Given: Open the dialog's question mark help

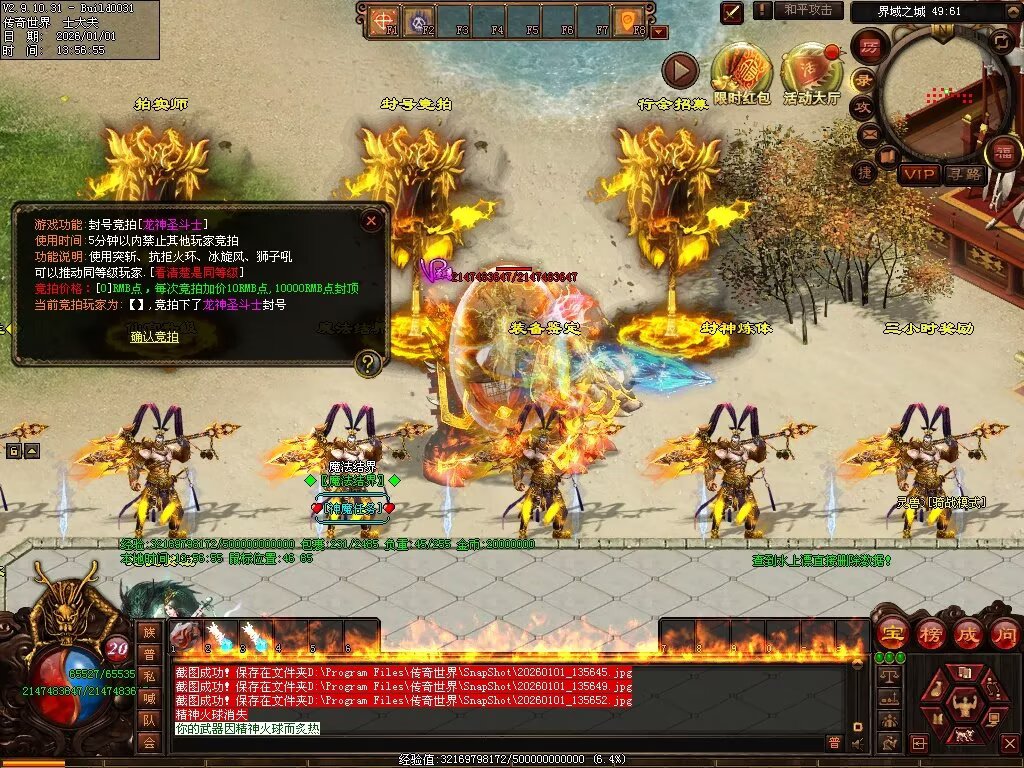Looking at the screenshot, I should pos(370,363).
